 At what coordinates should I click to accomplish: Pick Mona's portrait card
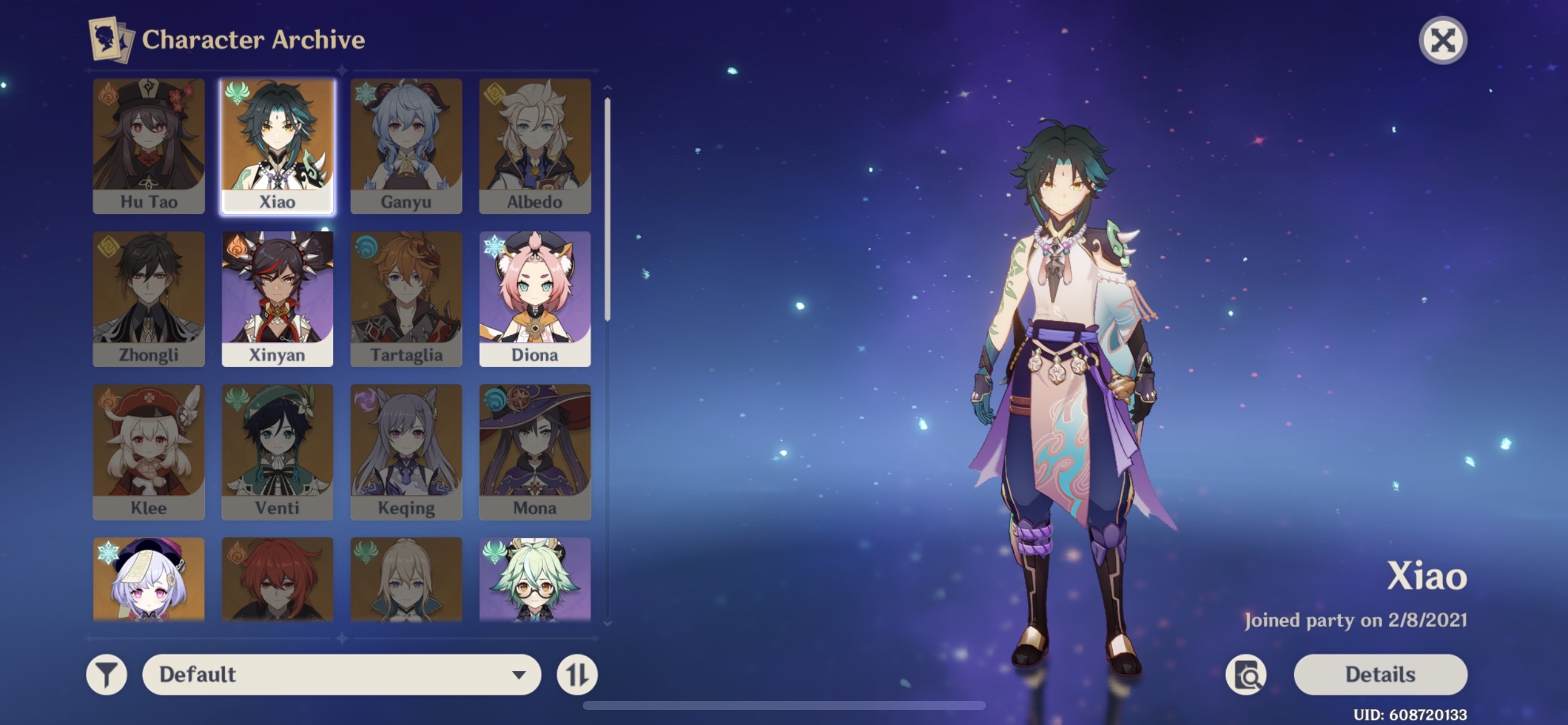535,452
